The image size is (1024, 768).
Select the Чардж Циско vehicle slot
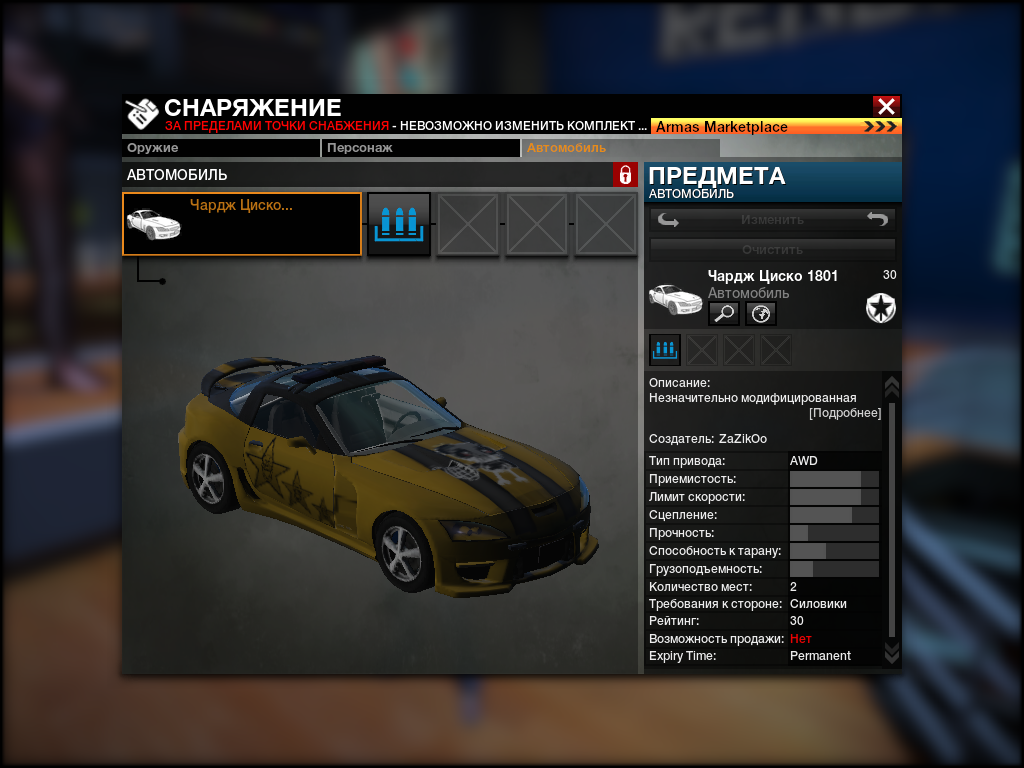(x=242, y=224)
